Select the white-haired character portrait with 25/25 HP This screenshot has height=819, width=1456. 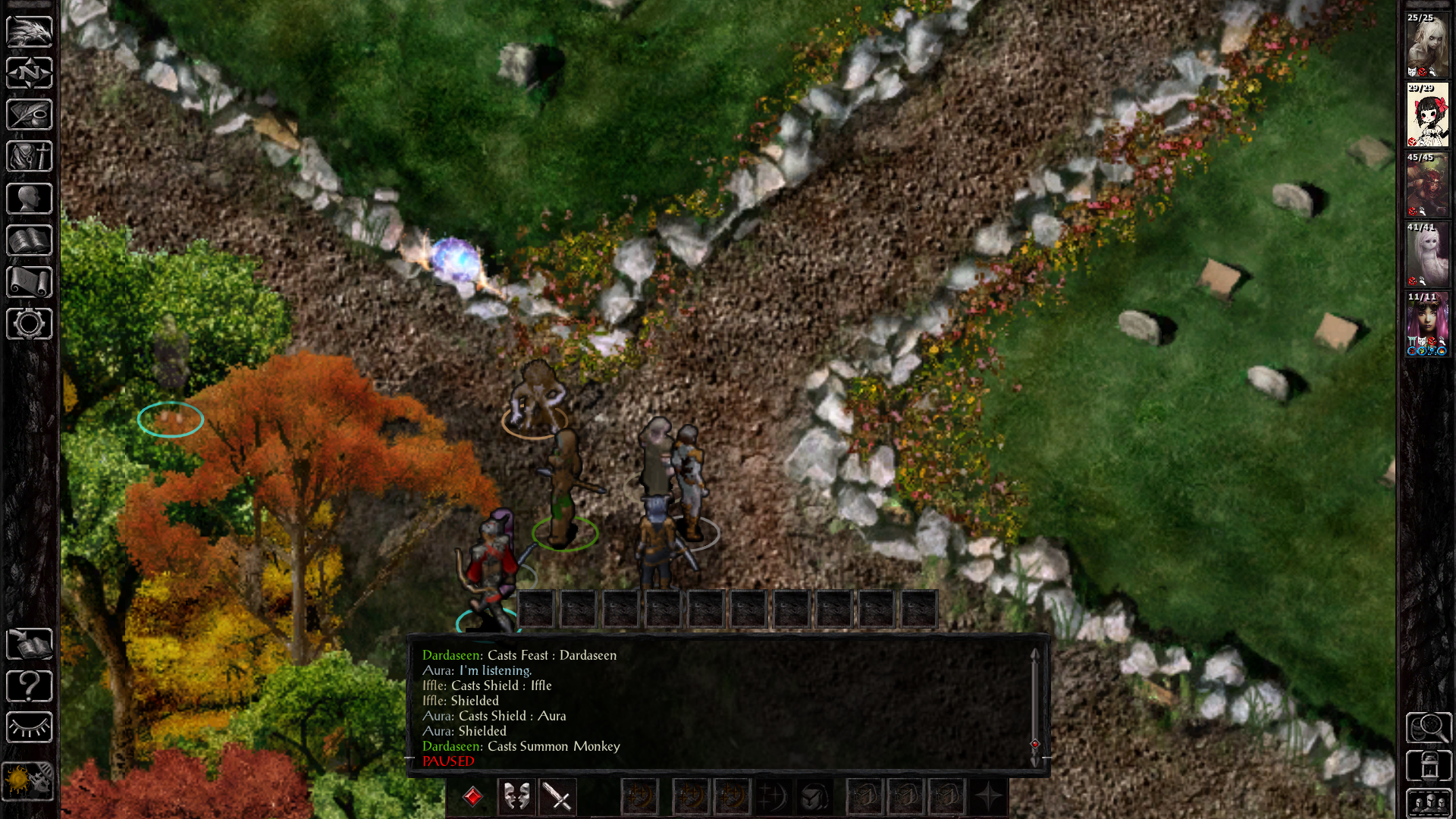tap(1427, 45)
